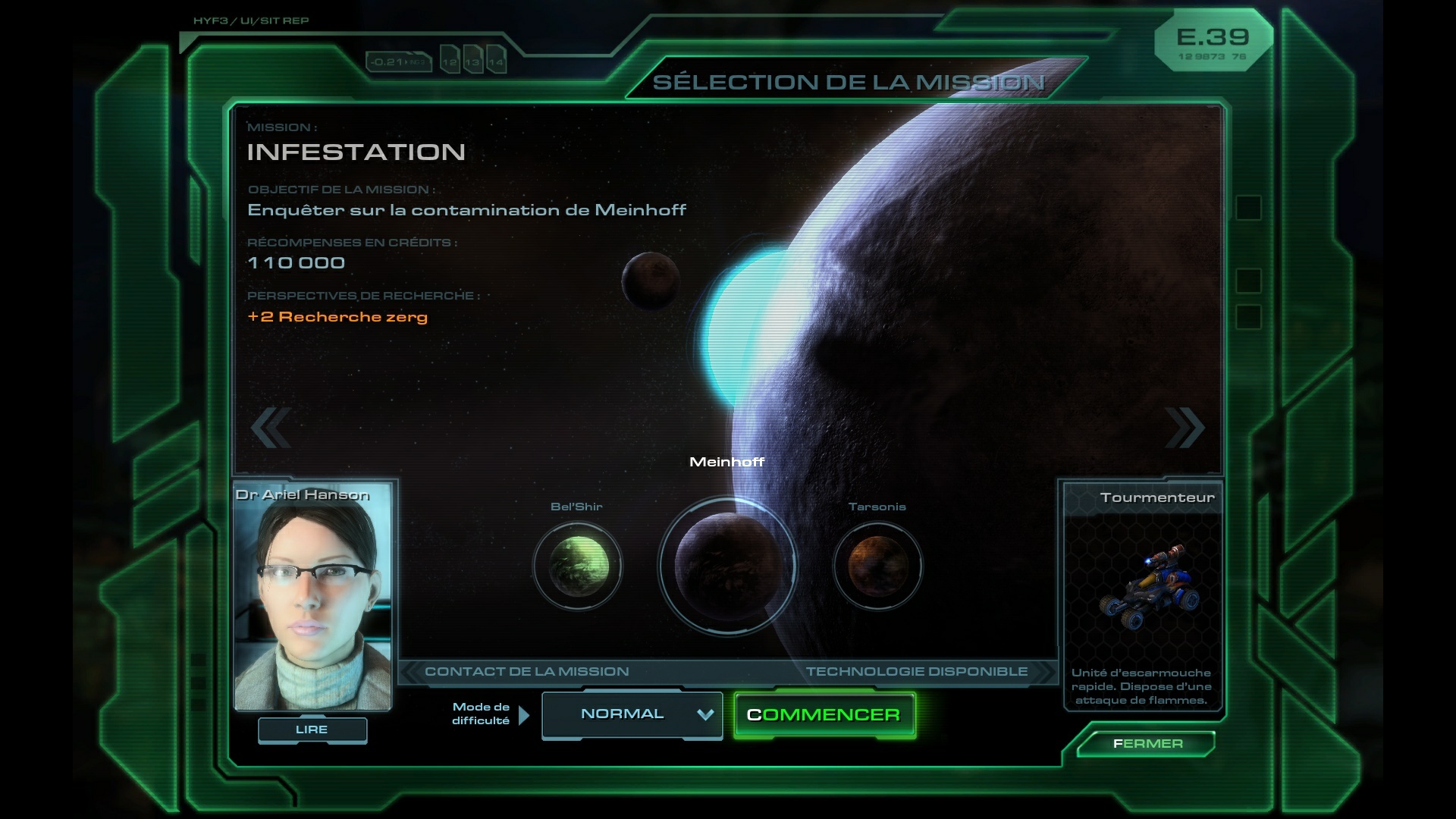Select the Bel'Shir planet
This screenshot has height=819, width=1456.
tap(578, 566)
